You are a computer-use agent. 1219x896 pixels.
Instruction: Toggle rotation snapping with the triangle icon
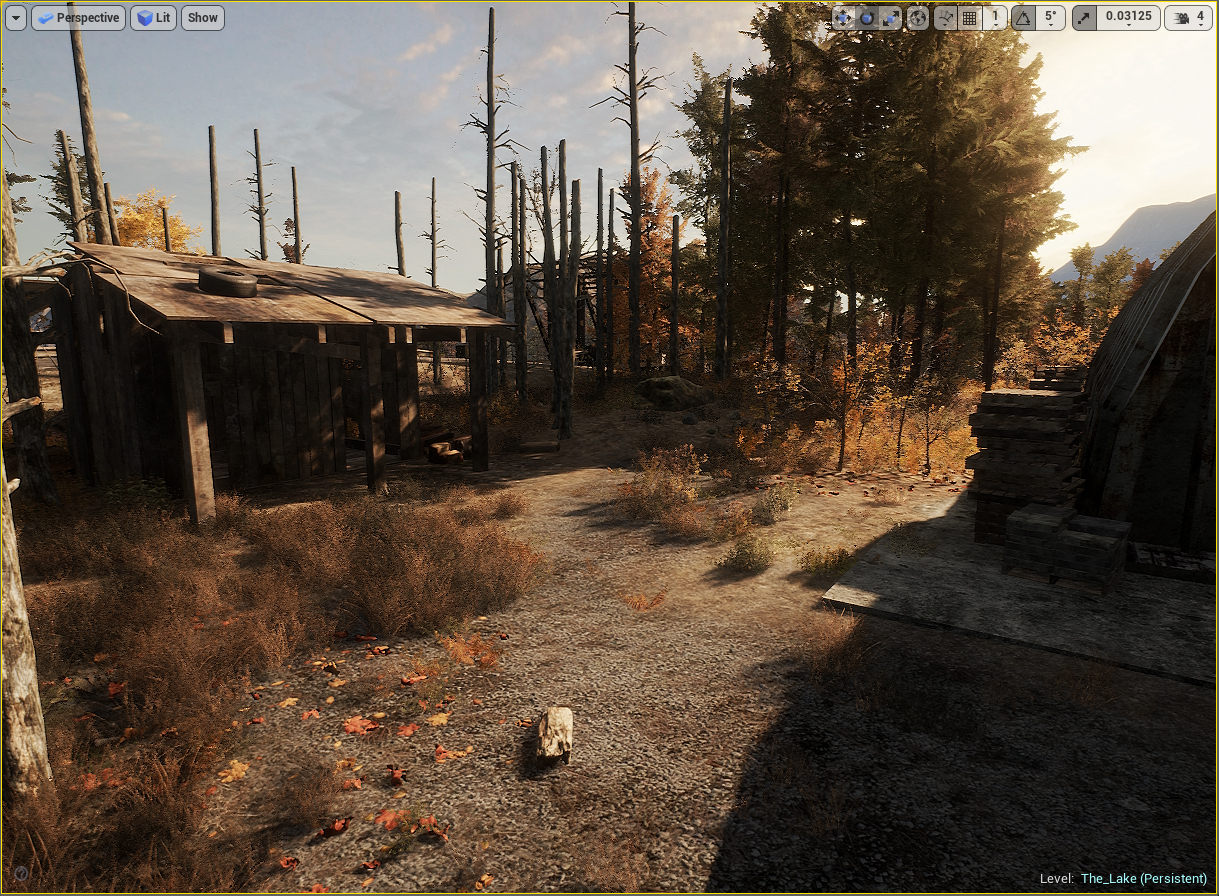point(1023,17)
